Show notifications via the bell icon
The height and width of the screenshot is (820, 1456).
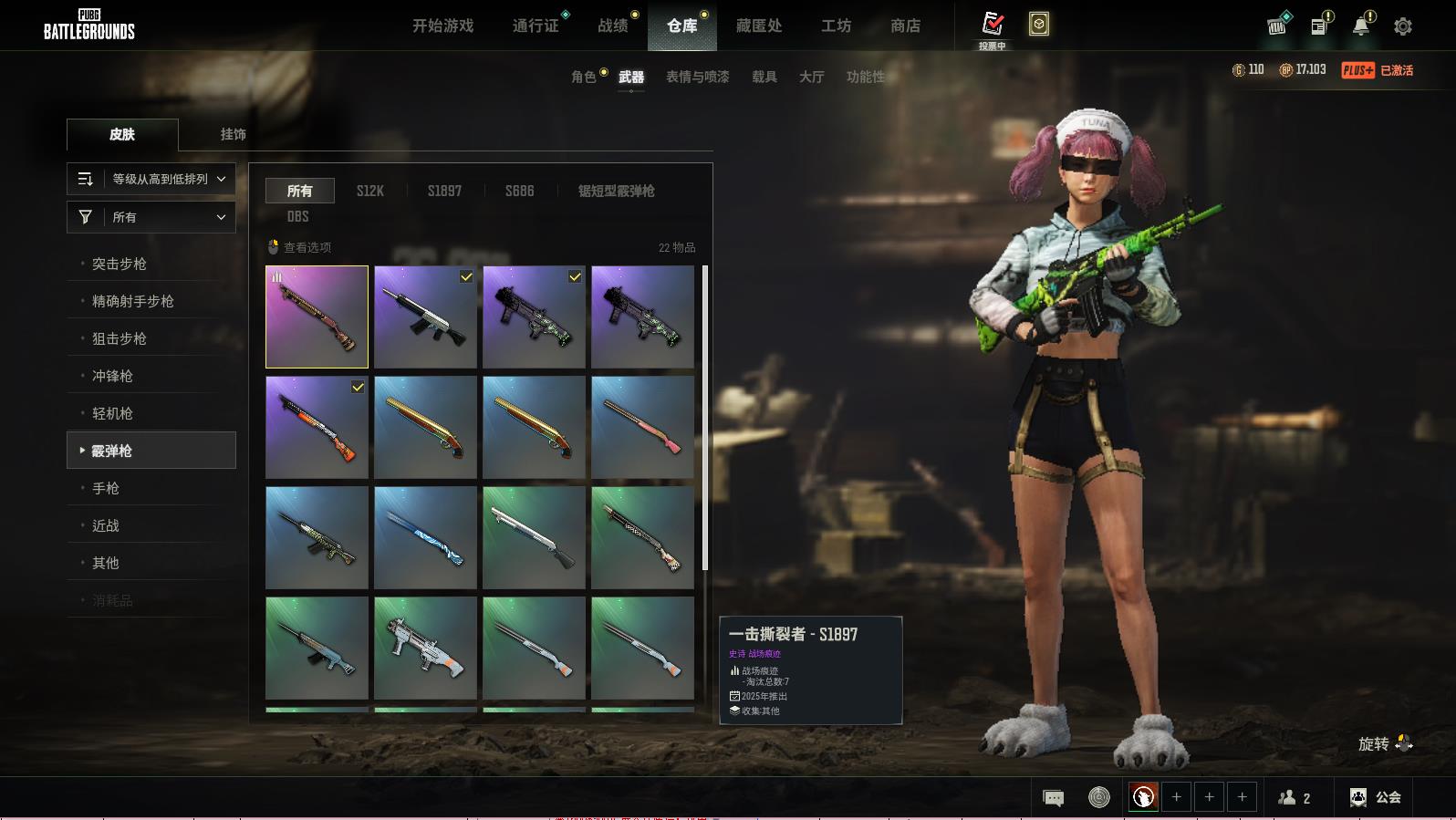[1361, 26]
